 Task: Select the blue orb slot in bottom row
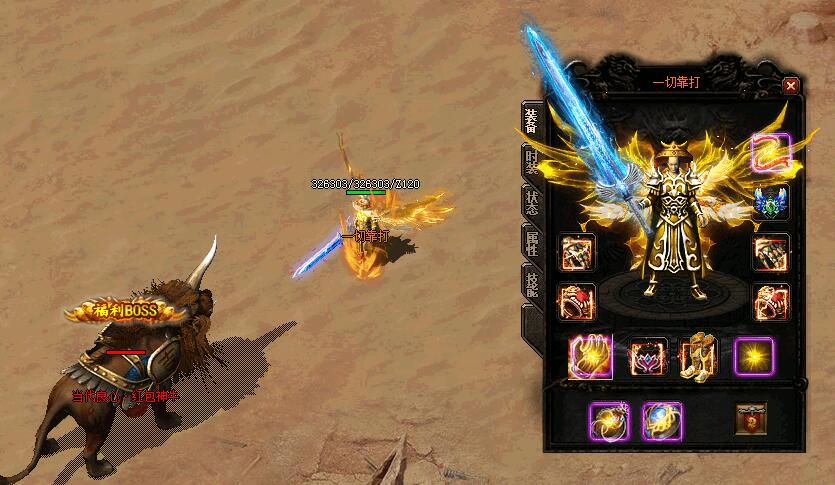[662, 420]
